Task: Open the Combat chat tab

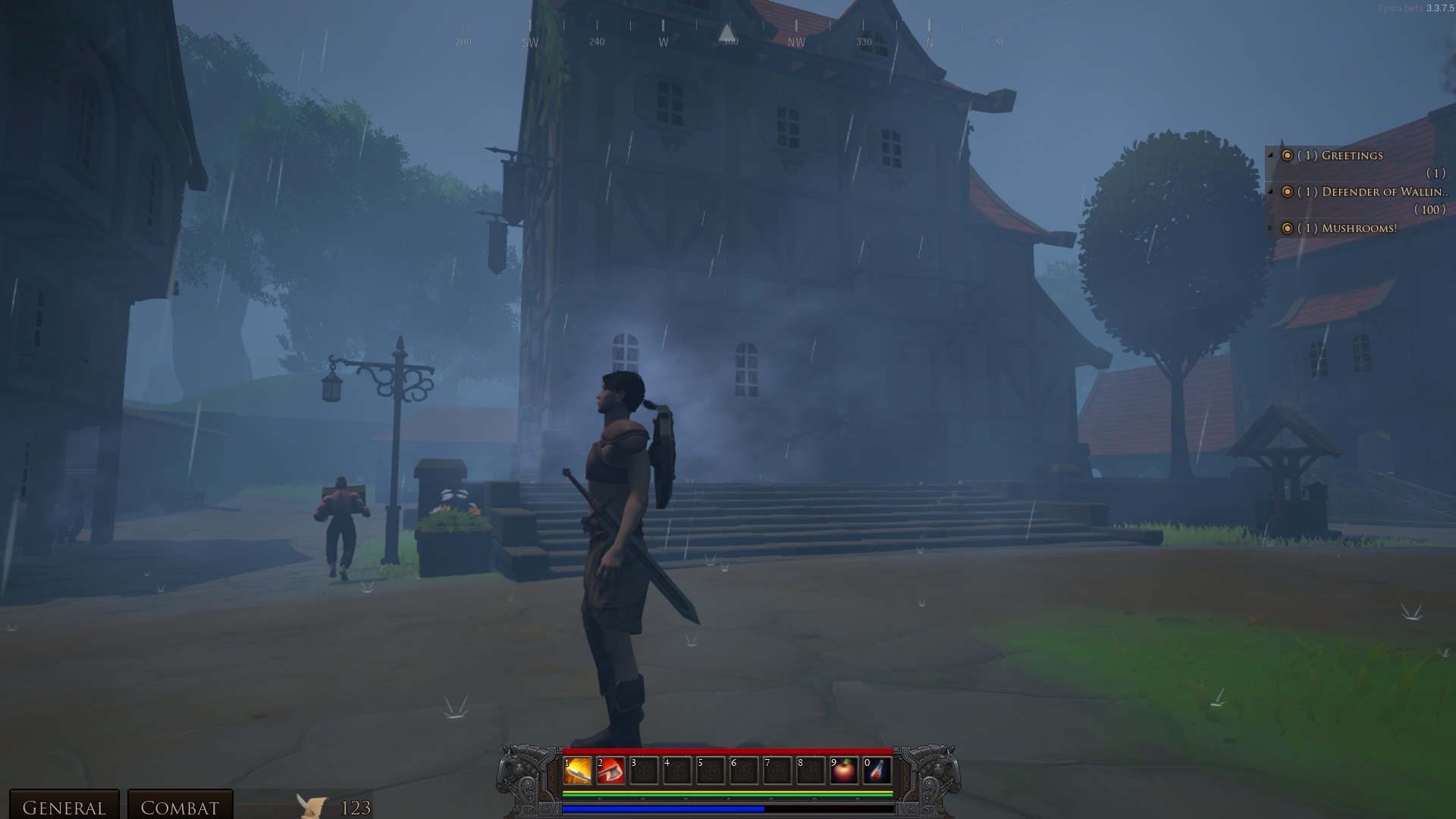Action: coord(180,807)
